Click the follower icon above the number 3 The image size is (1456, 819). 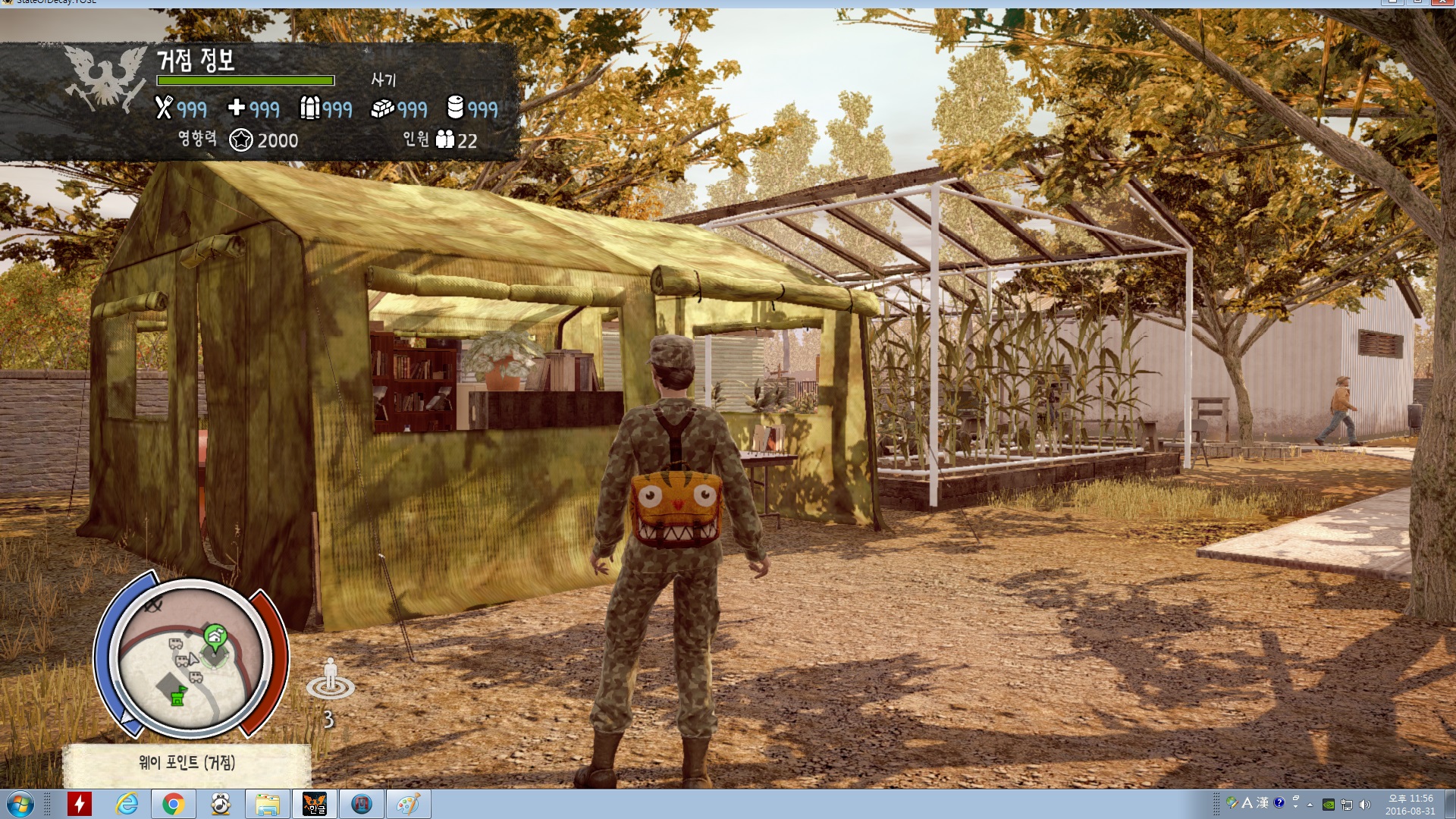click(x=330, y=678)
